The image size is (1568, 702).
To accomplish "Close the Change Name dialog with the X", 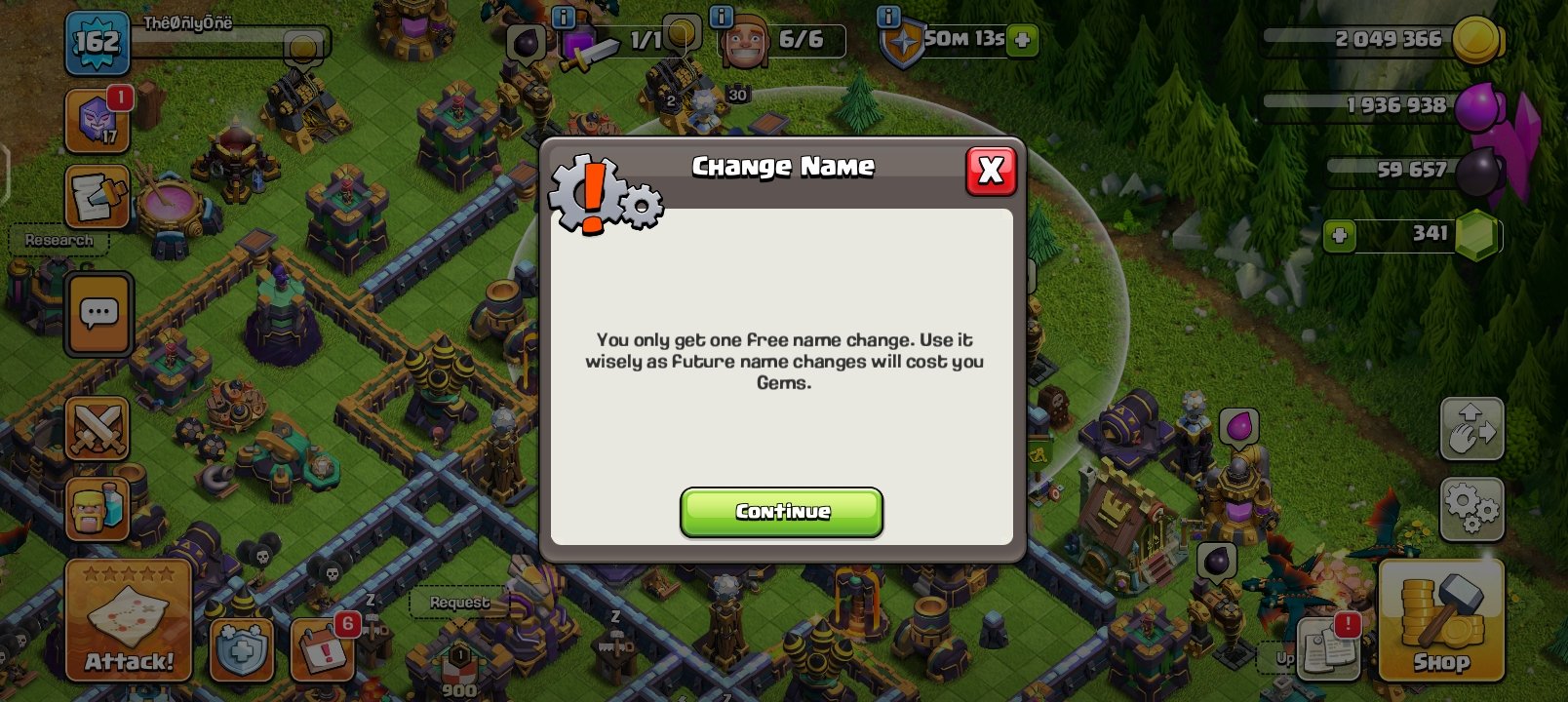I will pyautogui.click(x=991, y=170).
